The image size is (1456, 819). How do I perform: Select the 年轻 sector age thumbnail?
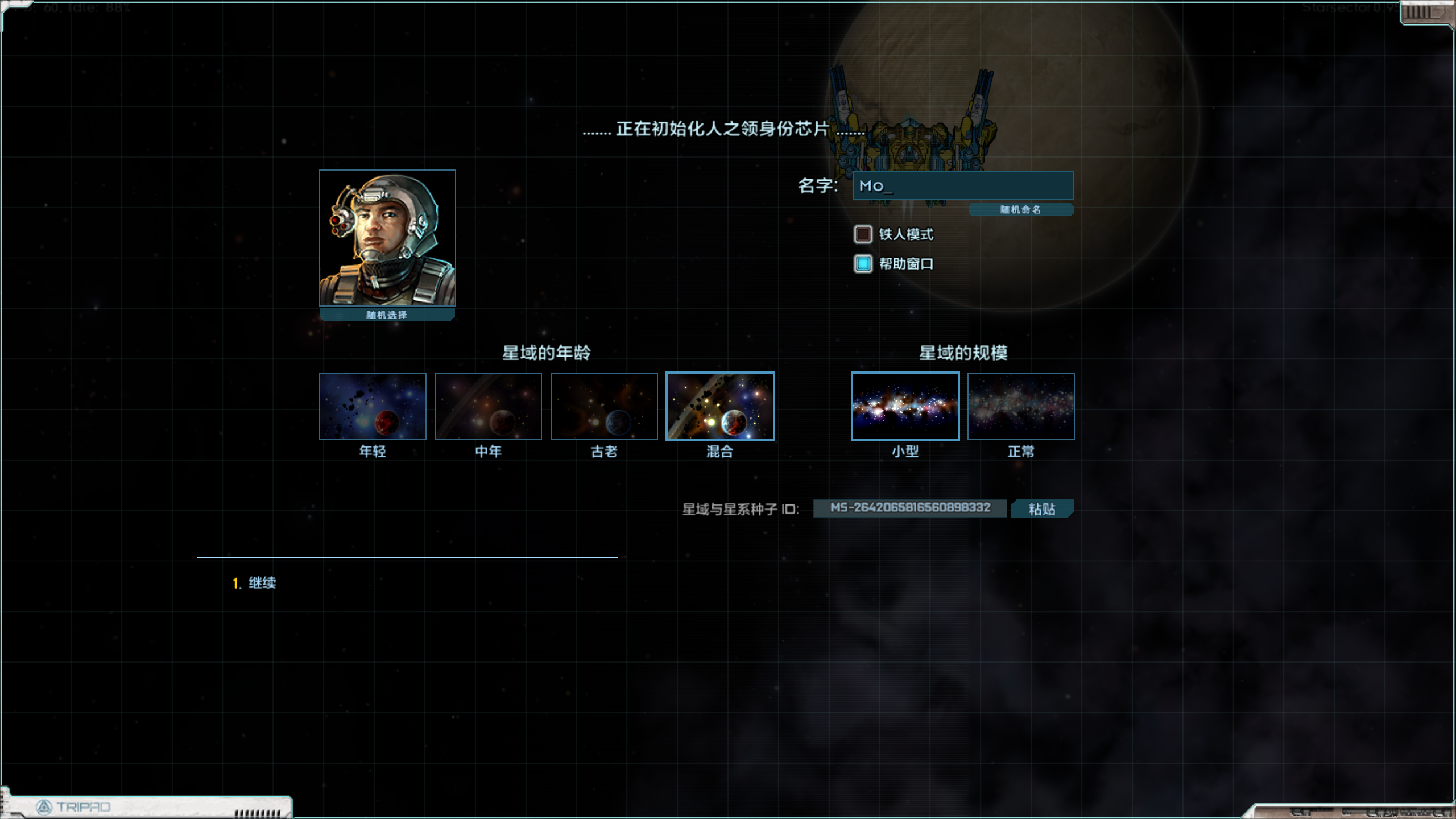372,406
